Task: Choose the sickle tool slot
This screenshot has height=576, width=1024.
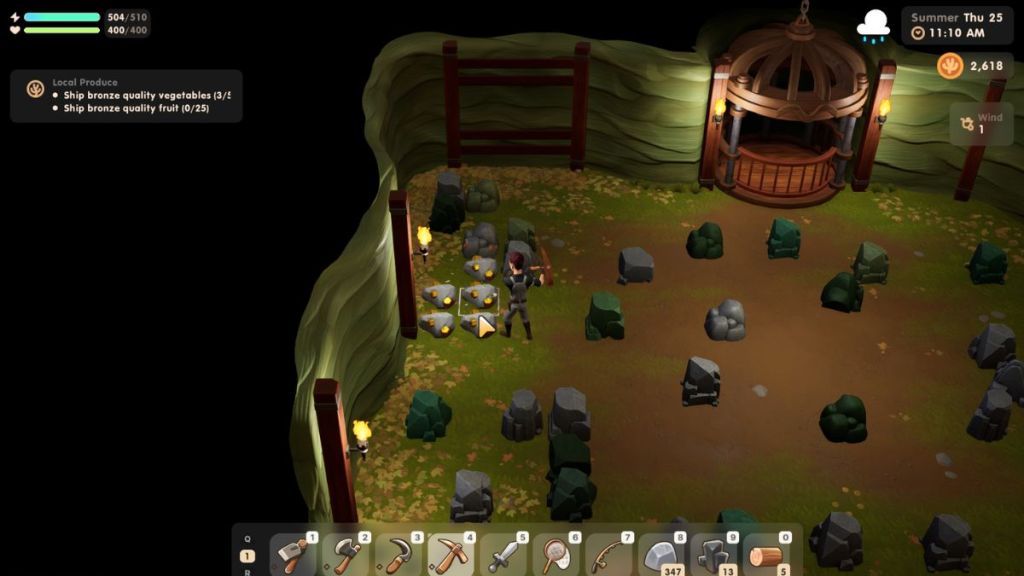Action: (x=399, y=554)
